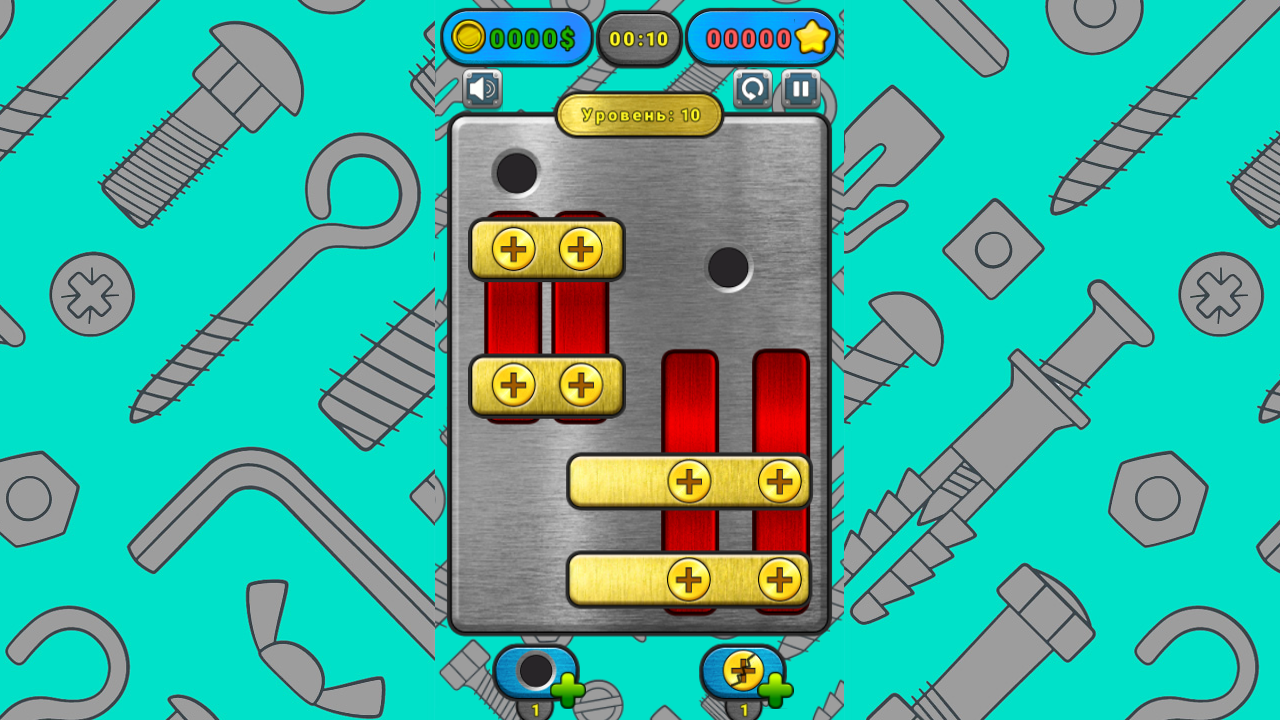Restart the level using the circular arrow icon

752,90
